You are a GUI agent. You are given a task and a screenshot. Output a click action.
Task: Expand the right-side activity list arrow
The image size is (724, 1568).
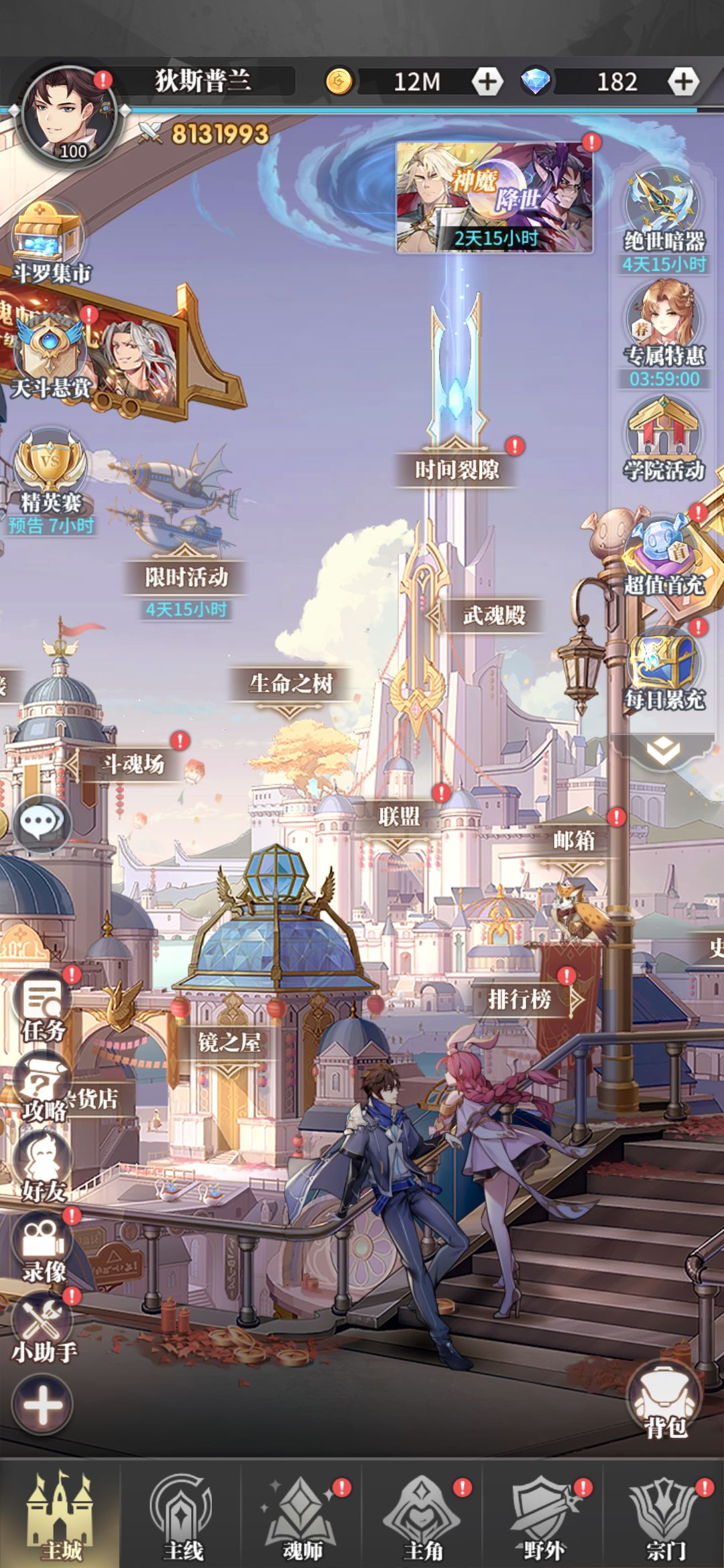coord(663,752)
